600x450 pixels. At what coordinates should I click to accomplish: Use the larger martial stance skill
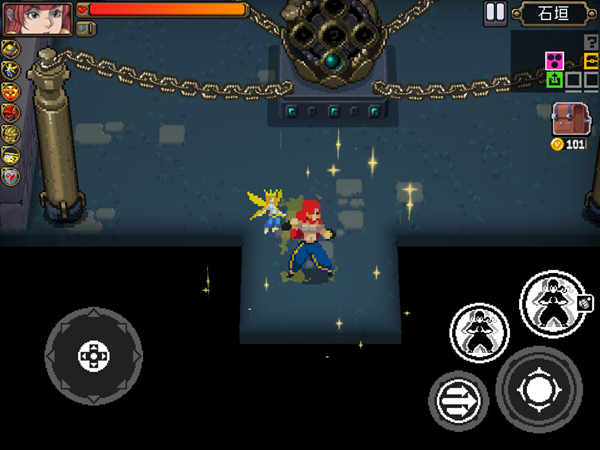coord(554,303)
